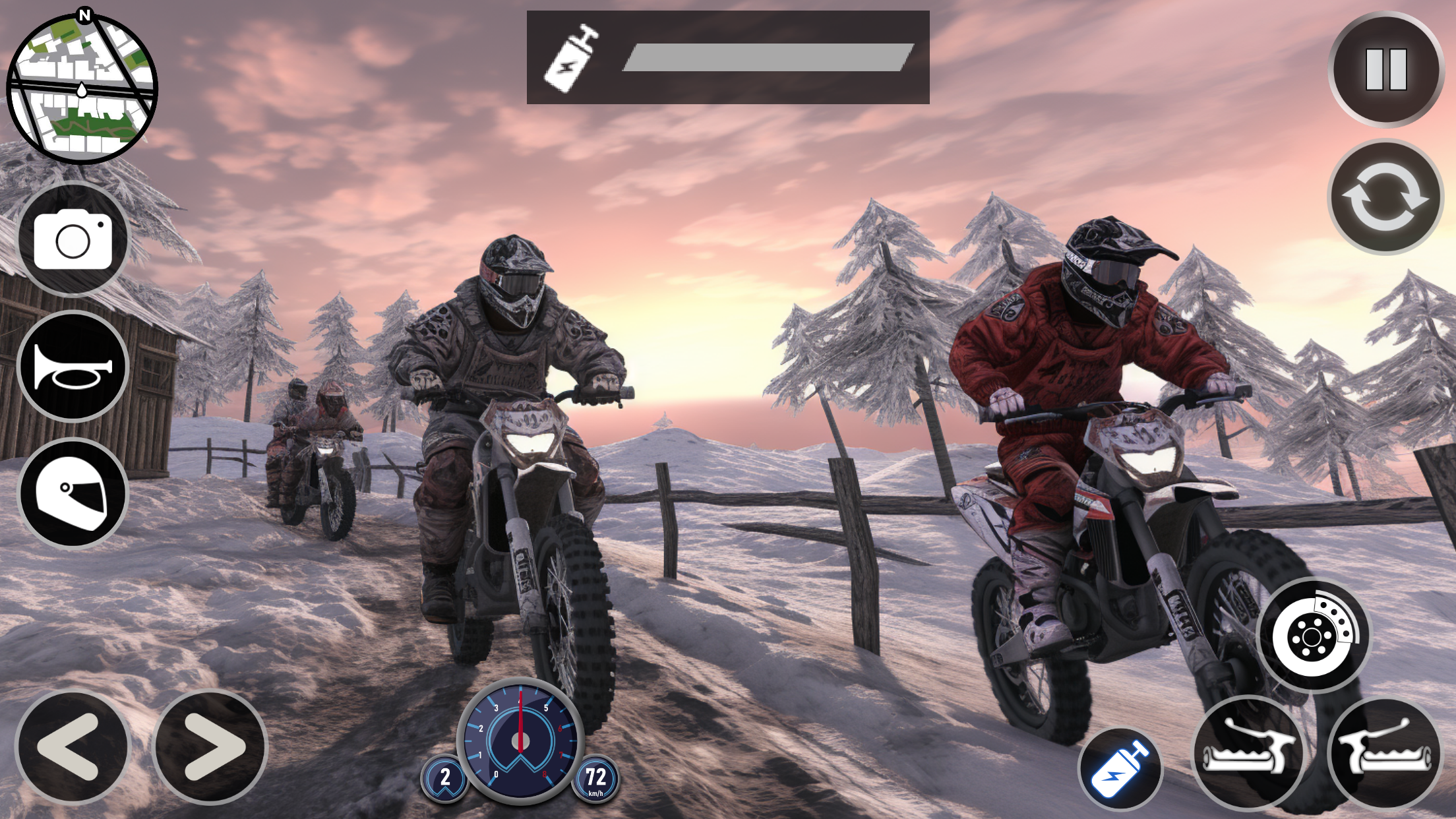Image resolution: width=1456 pixels, height=819 pixels.
Task: Switch the camera view
Action: (x=73, y=240)
